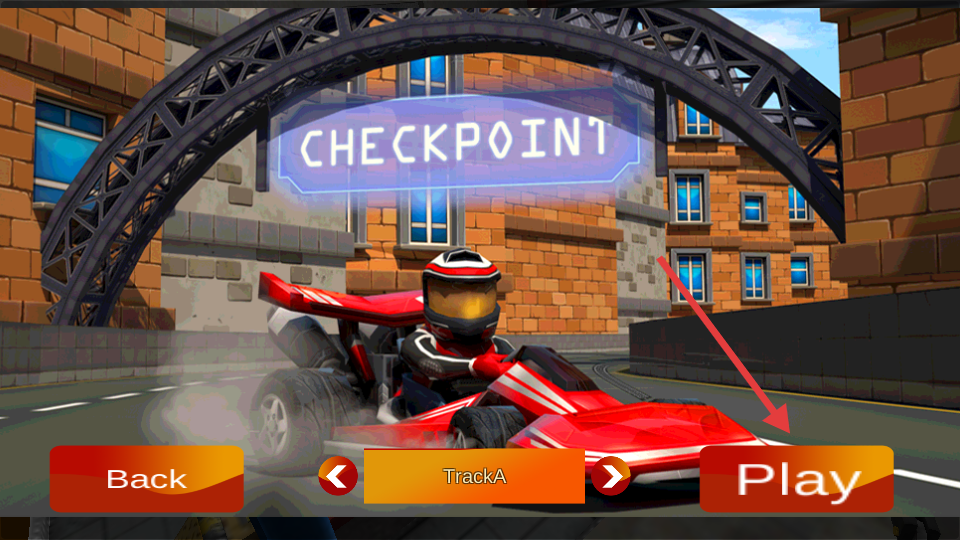The width and height of the screenshot is (960, 540).
Task: Start the race with Play
Action: tap(796, 479)
